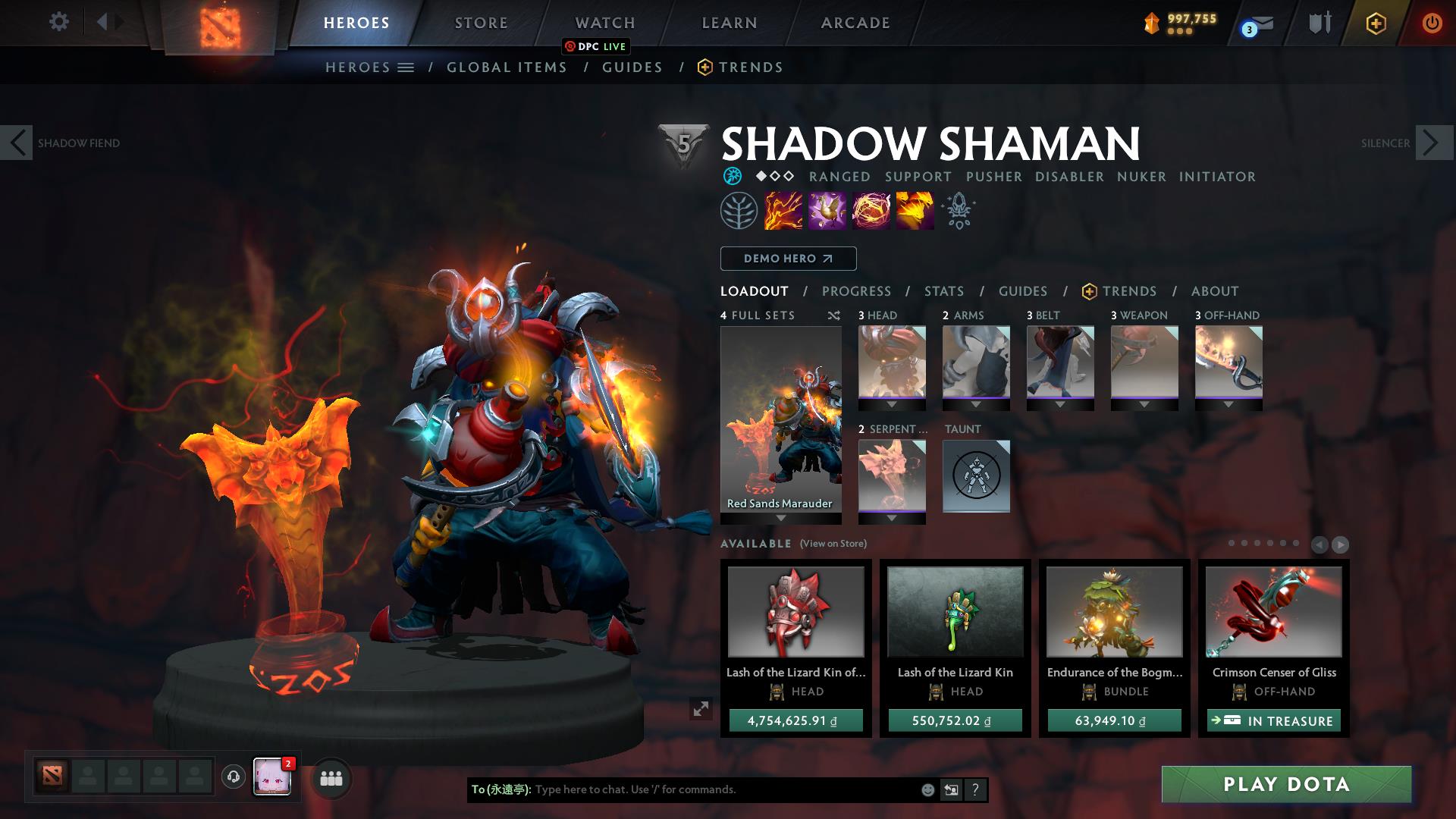
Task: Open the GLOBAL ITEMS menu item
Action: pyautogui.click(x=507, y=67)
